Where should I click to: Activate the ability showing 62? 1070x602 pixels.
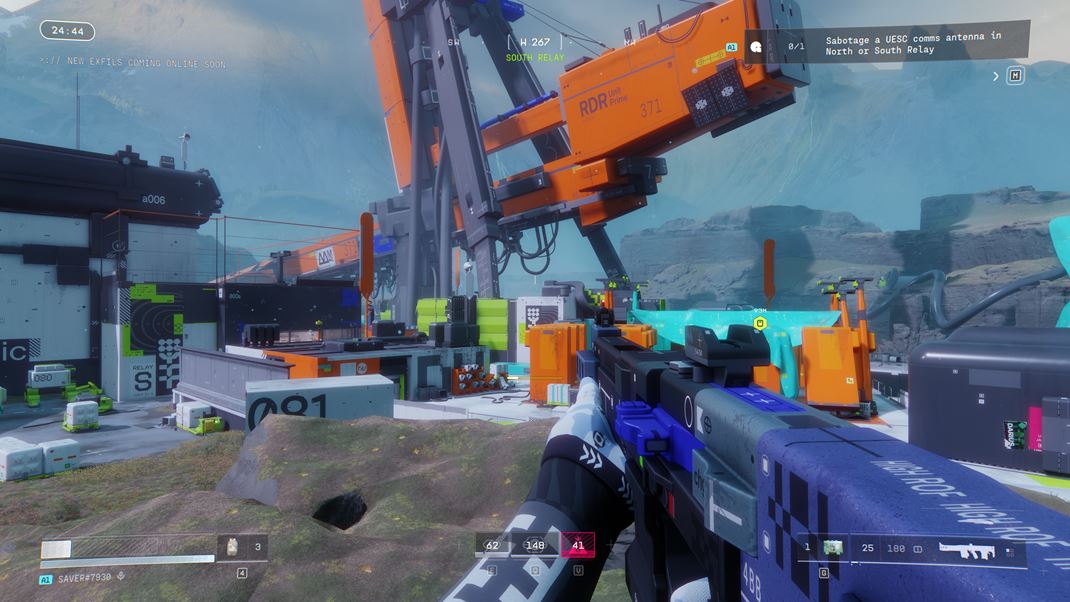point(492,546)
